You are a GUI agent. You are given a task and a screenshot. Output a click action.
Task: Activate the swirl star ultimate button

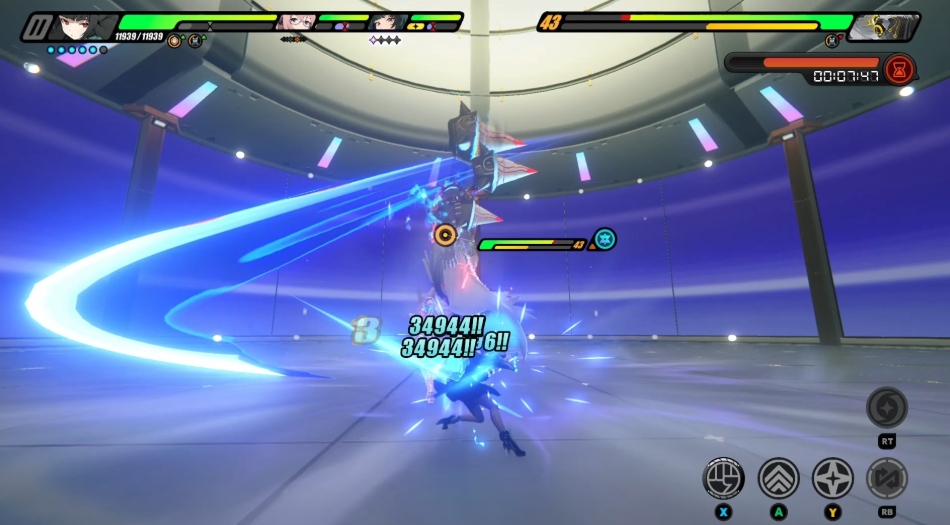click(886, 407)
